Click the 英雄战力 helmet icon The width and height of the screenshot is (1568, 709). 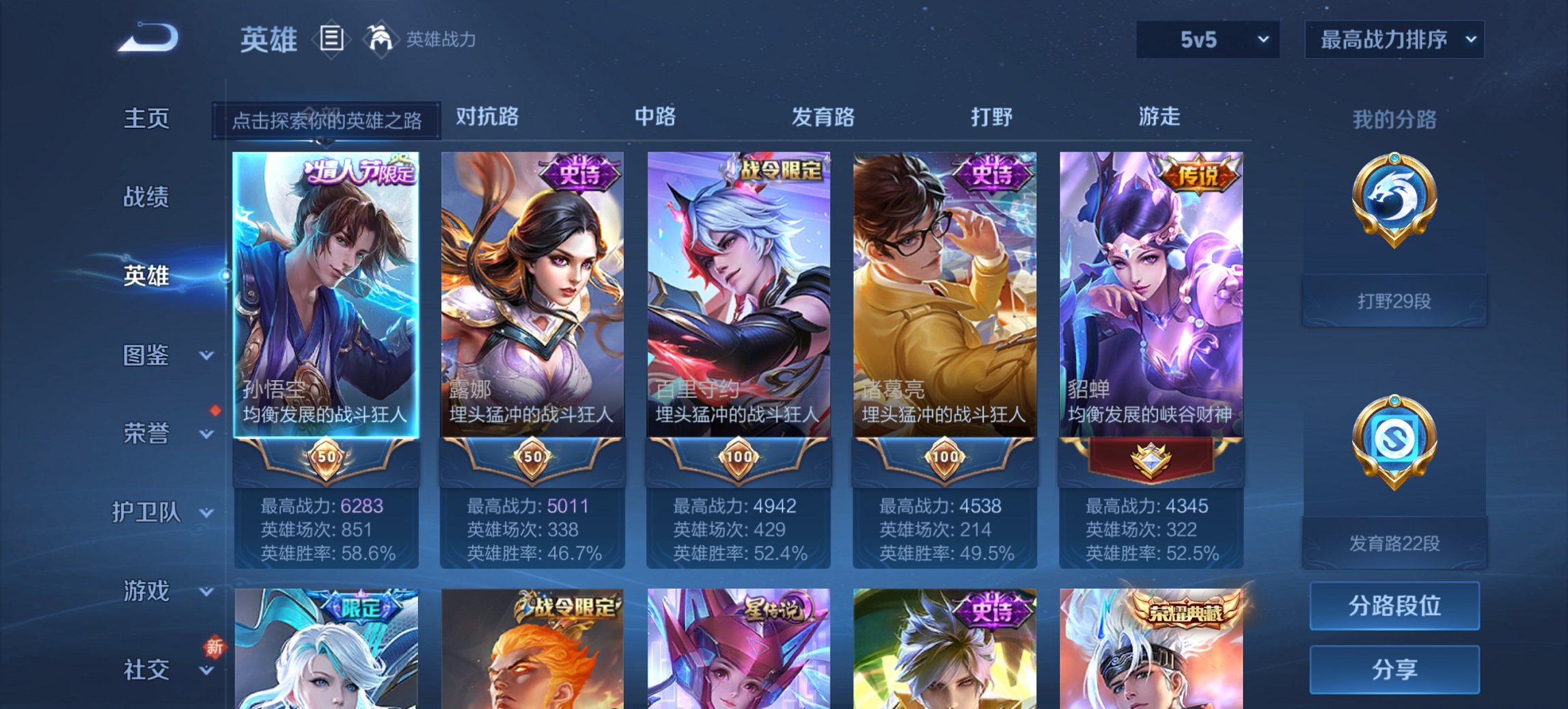point(381,39)
